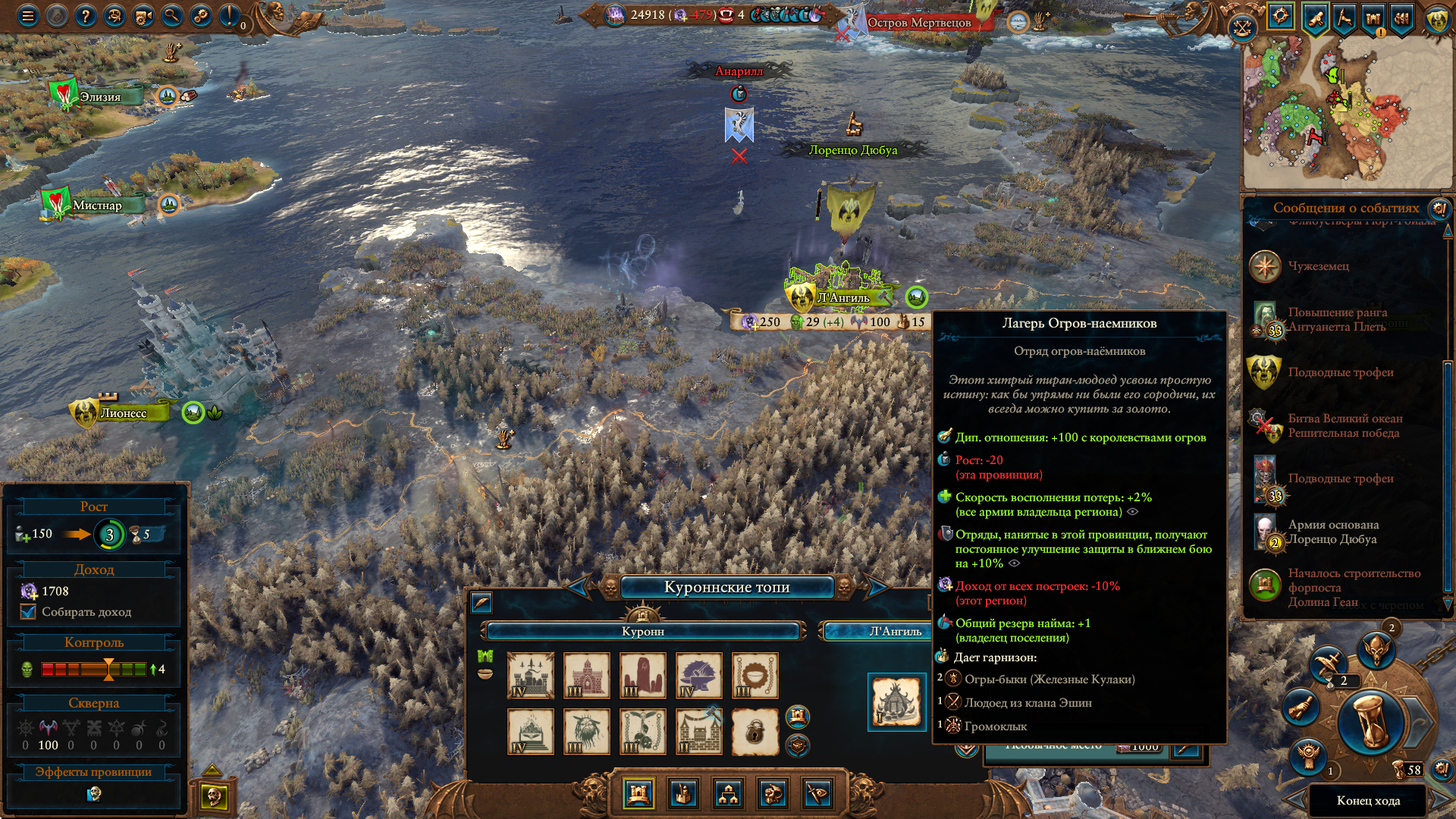The image size is (1456, 819).
Task: Open the gears settings button
Action: [201, 16]
